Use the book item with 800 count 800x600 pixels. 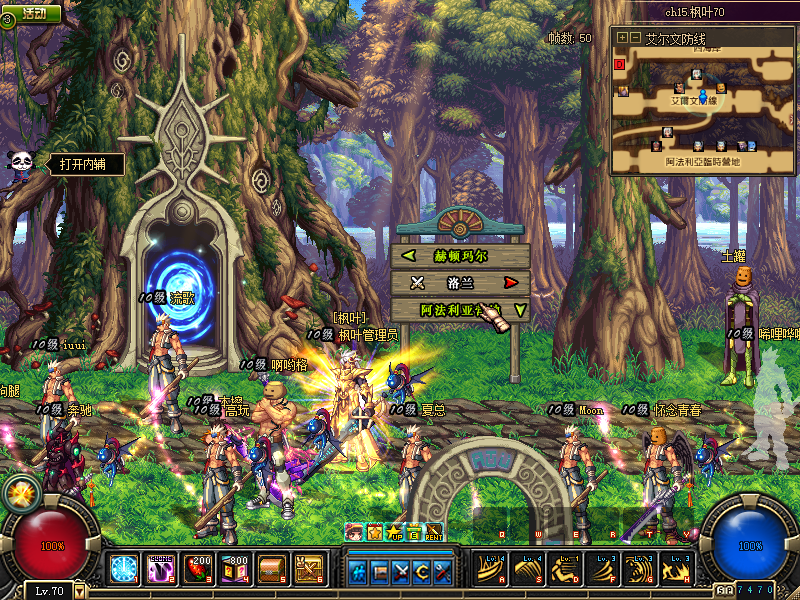[236, 569]
